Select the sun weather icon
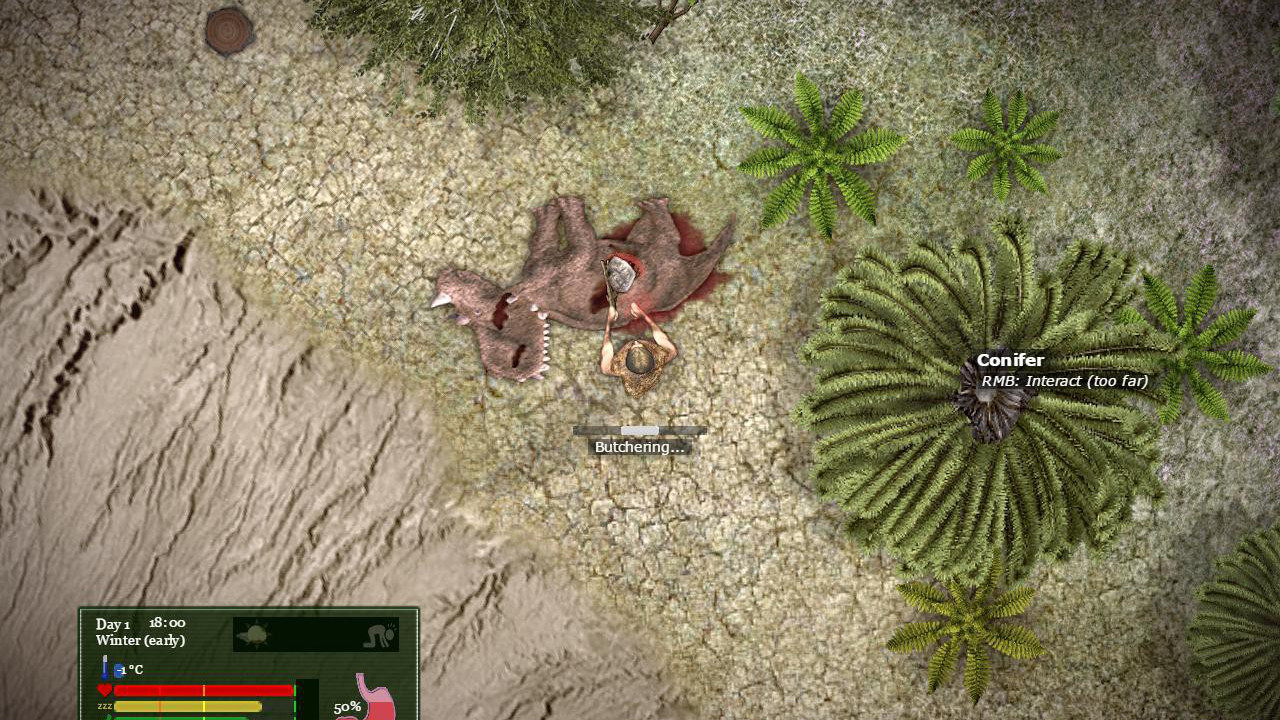Screen dimensions: 1280x720 pos(257,633)
